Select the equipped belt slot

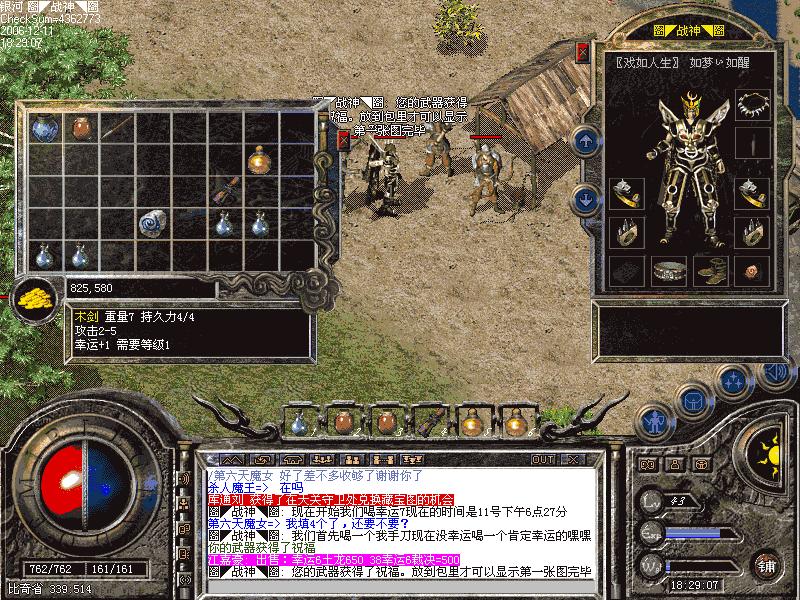669,270
